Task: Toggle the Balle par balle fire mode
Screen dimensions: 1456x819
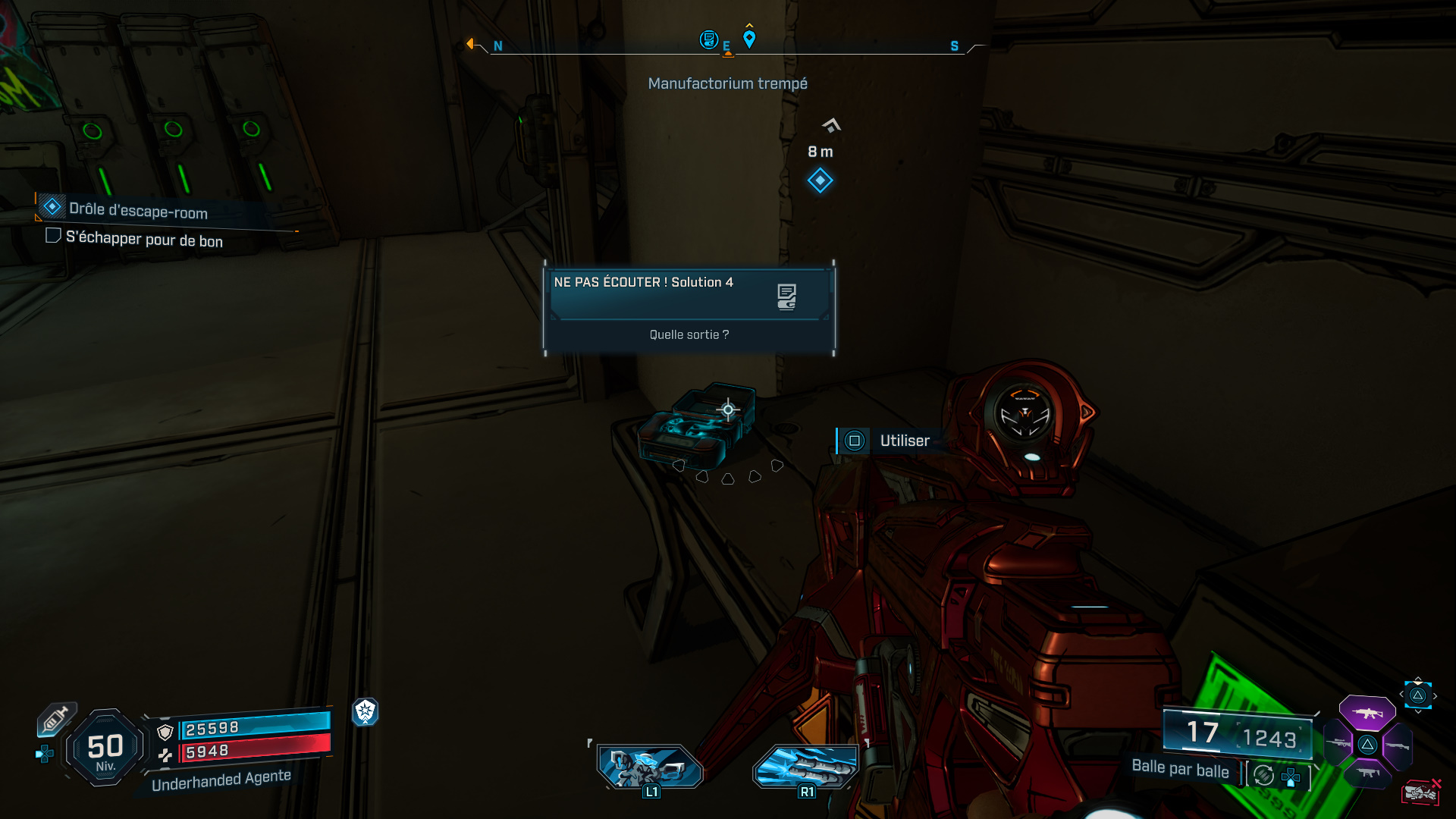Action: click(x=1181, y=770)
